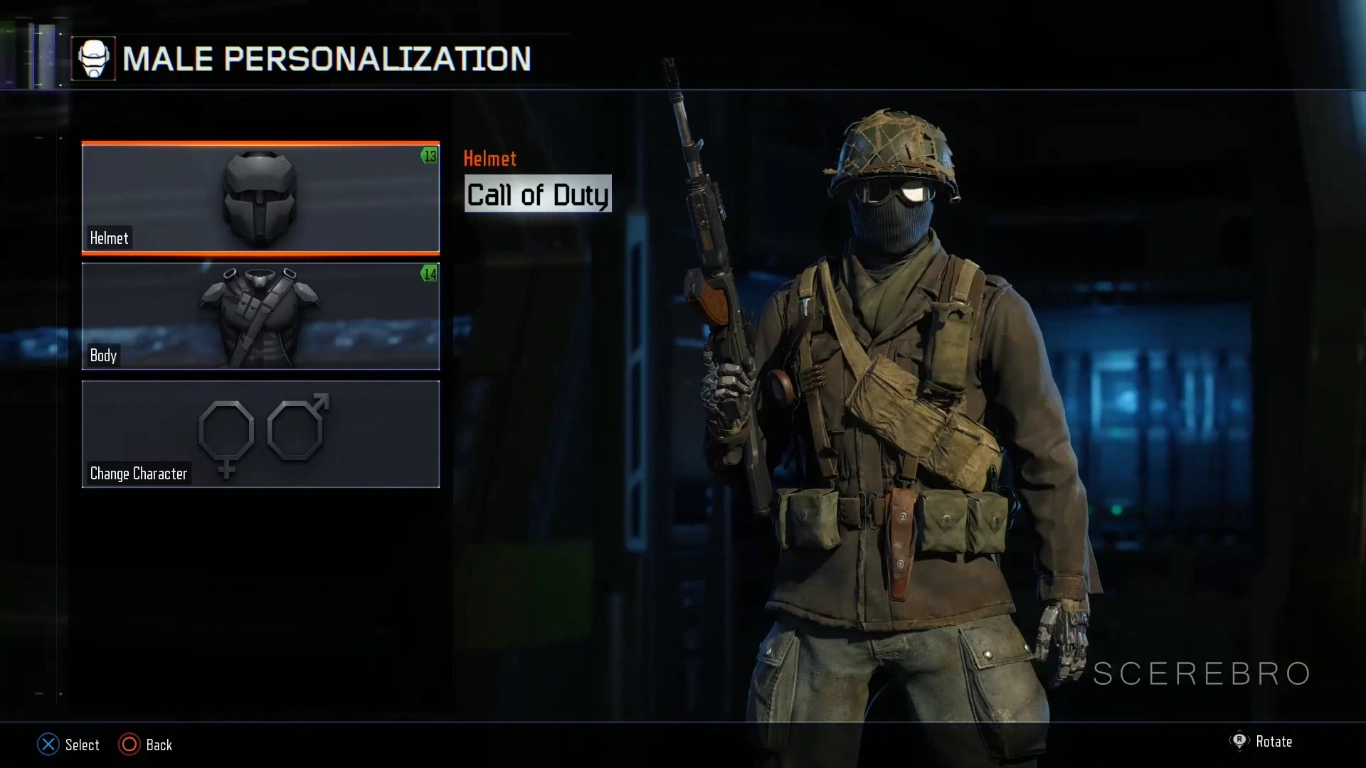Click the X Select button icon
1366x768 pixels.
click(x=46, y=744)
